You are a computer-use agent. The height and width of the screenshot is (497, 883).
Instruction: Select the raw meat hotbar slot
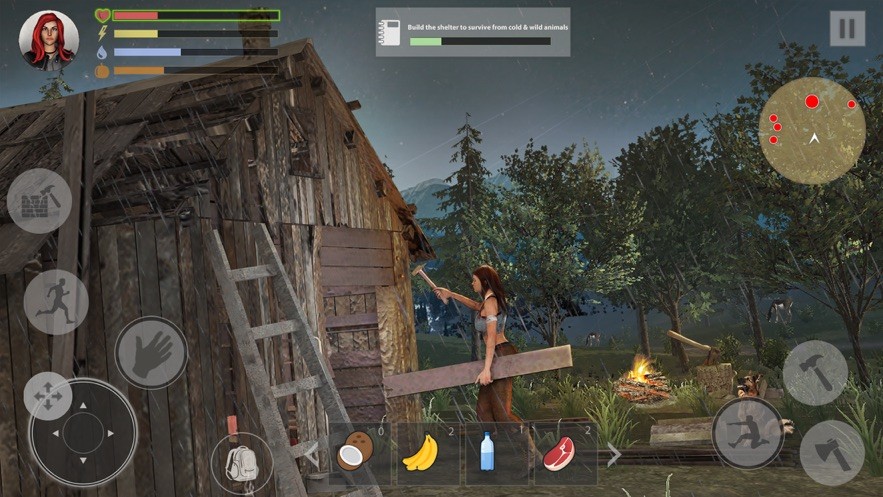click(558, 455)
